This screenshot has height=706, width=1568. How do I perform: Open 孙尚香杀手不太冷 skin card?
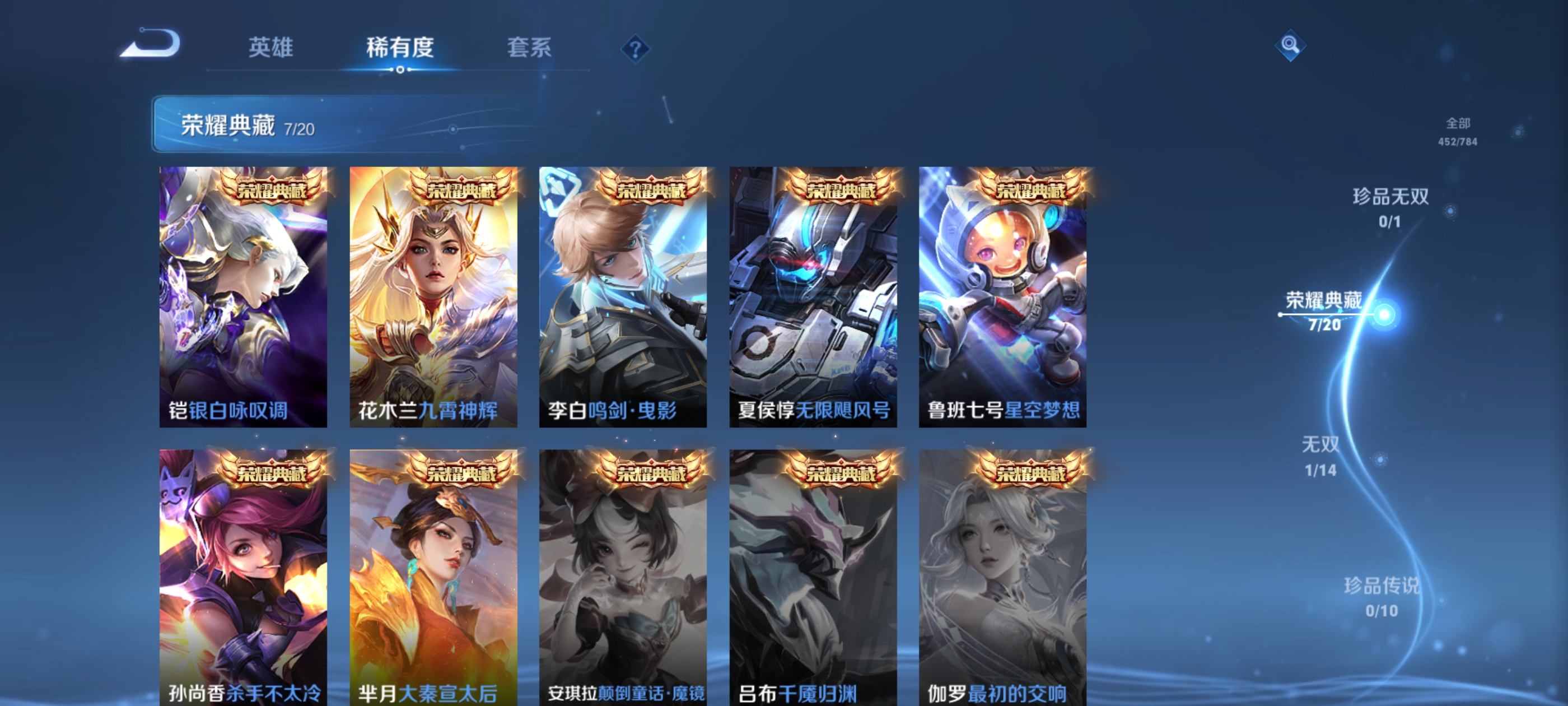pyautogui.click(x=244, y=579)
